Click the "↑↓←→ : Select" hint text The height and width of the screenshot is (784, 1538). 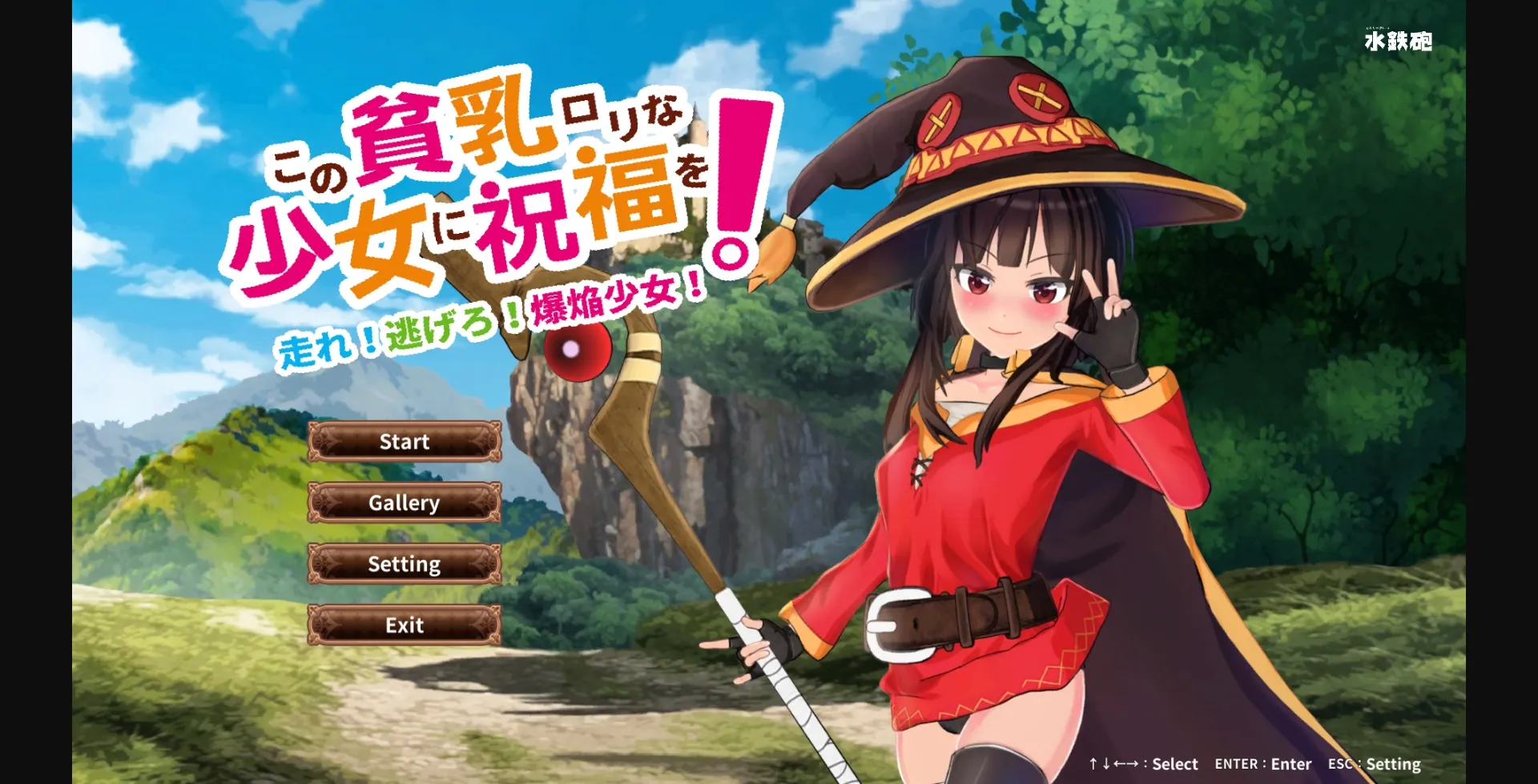1143,764
